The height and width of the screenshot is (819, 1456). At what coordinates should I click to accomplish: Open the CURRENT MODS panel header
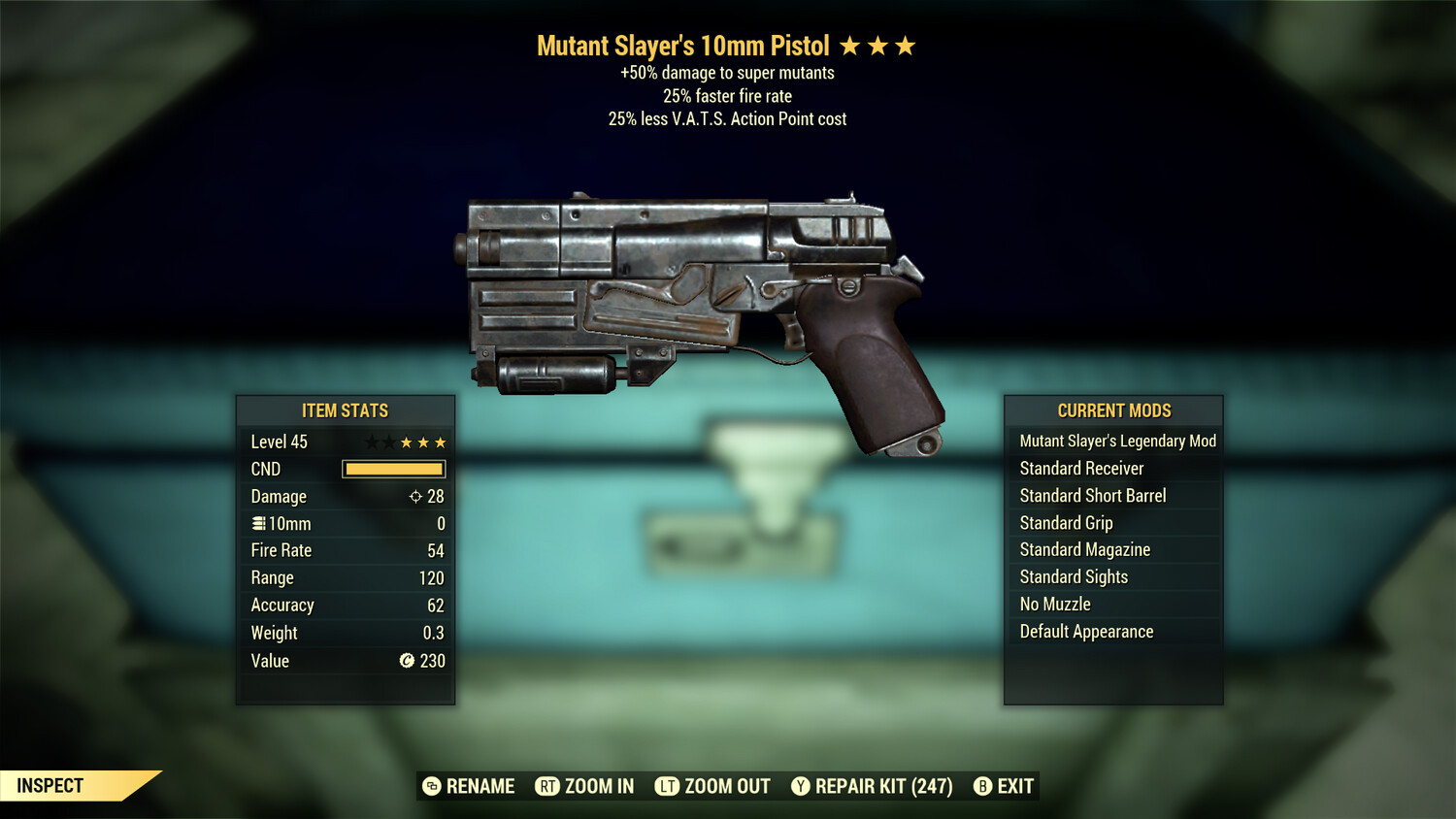(1113, 410)
